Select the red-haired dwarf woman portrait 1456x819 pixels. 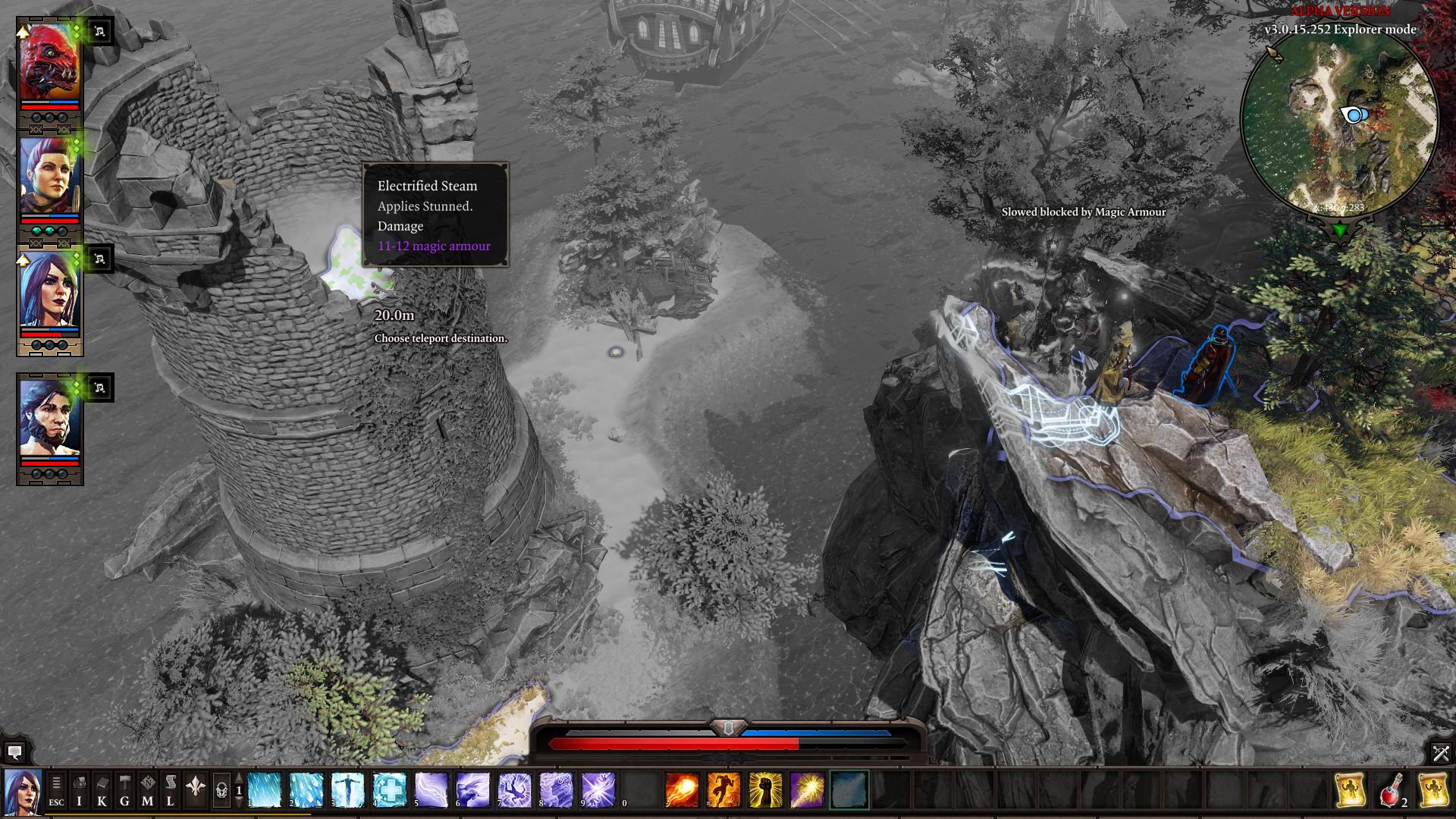click(x=49, y=176)
